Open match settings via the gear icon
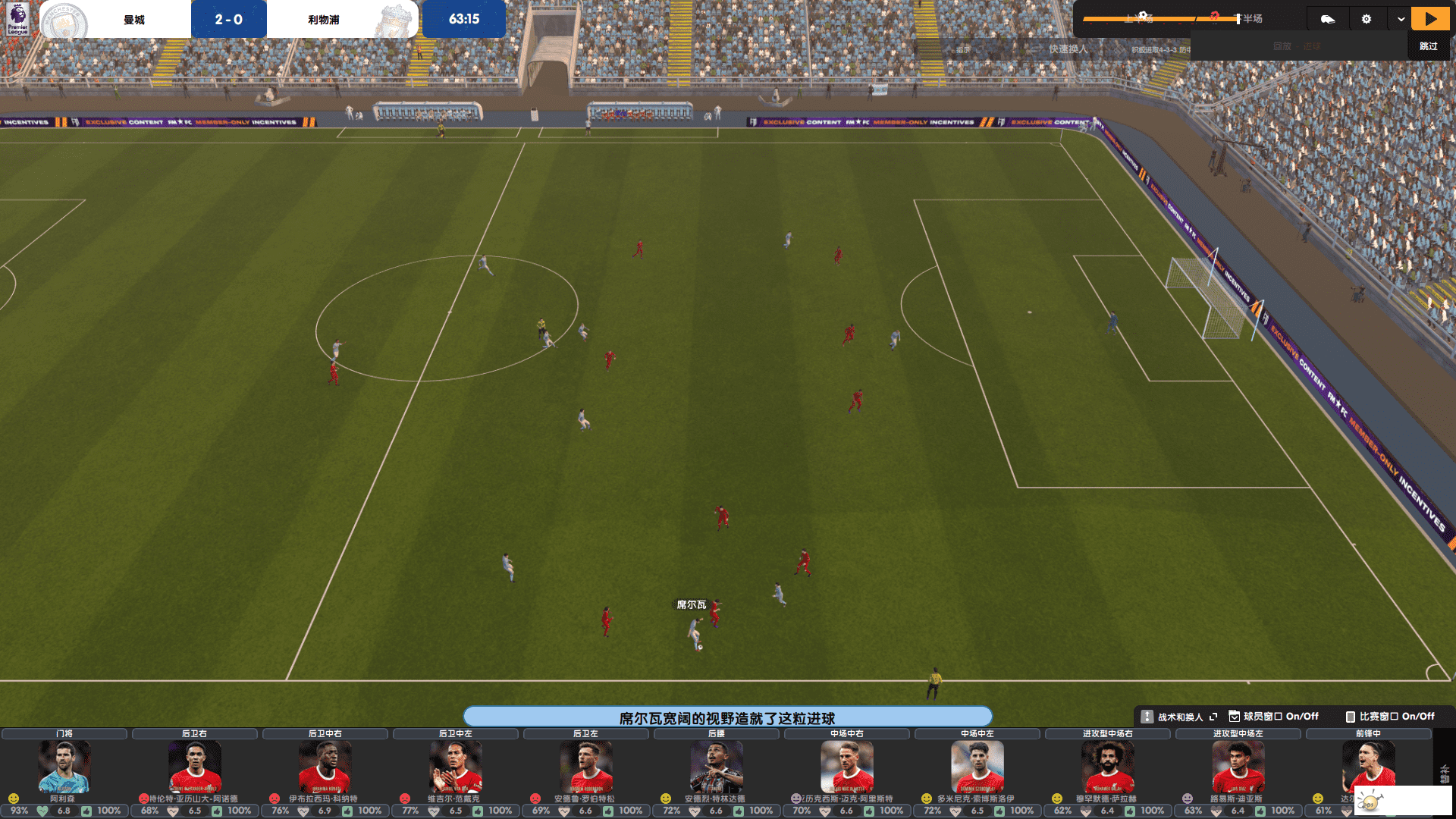 click(x=1366, y=19)
